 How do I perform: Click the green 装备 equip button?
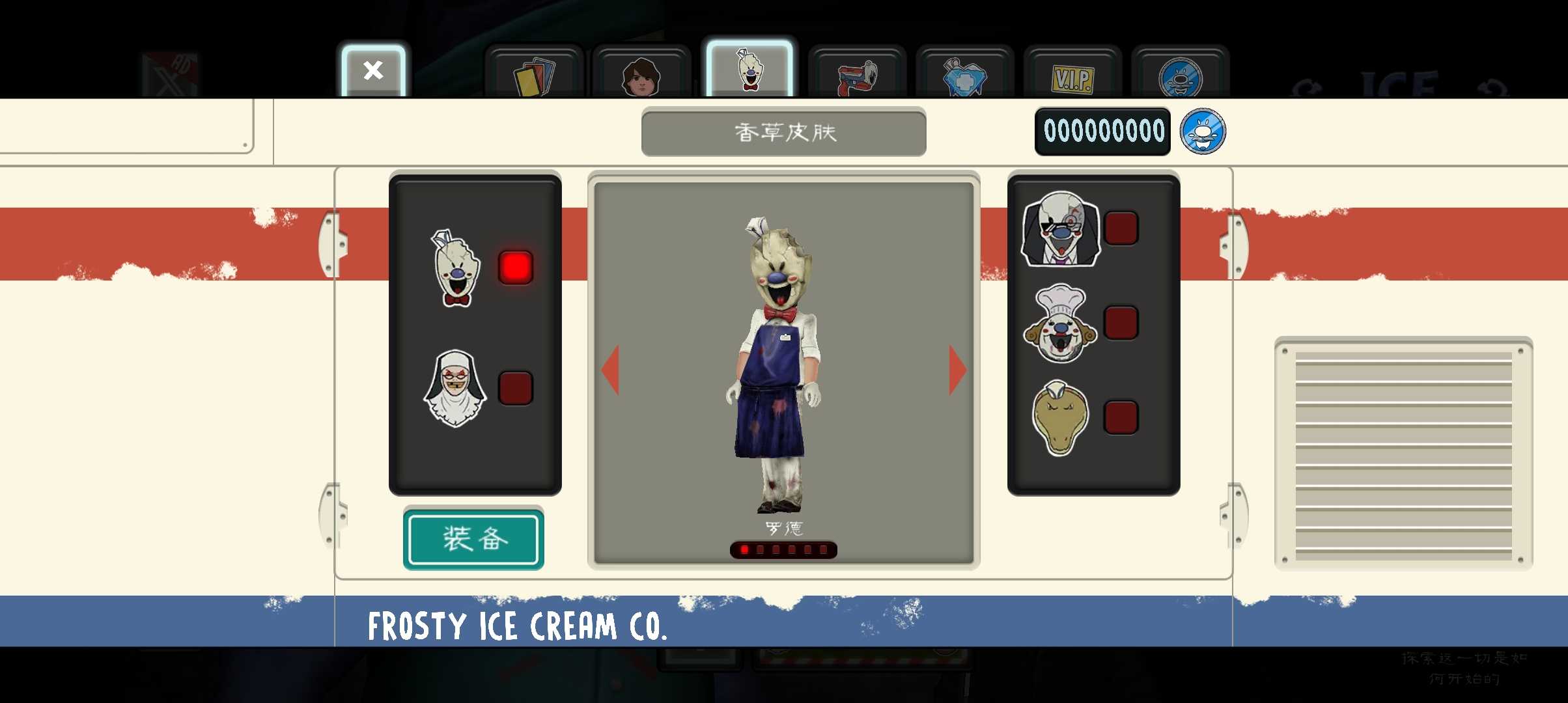click(473, 539)
